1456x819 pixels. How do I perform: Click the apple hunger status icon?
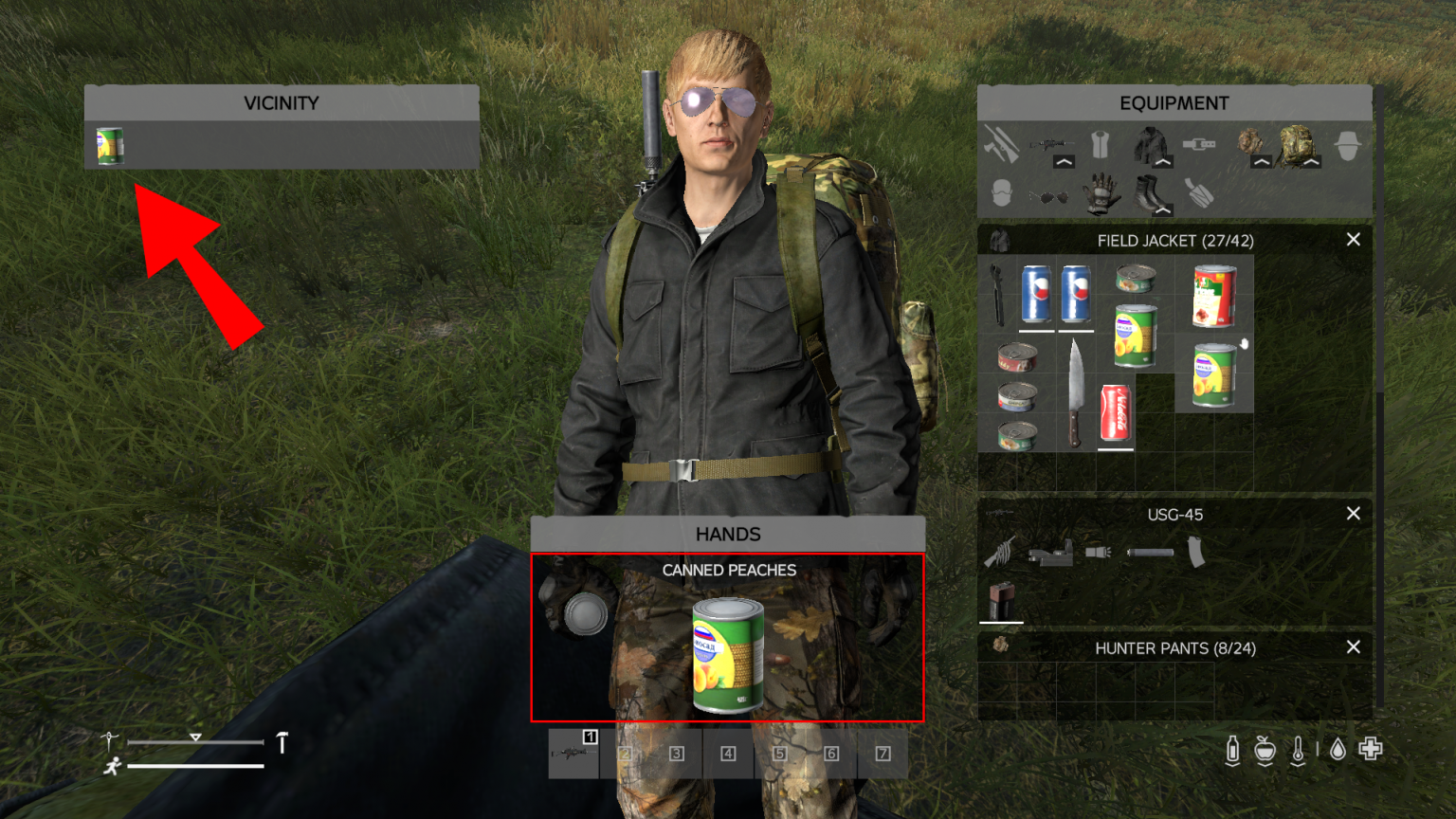coord(1265,747)
